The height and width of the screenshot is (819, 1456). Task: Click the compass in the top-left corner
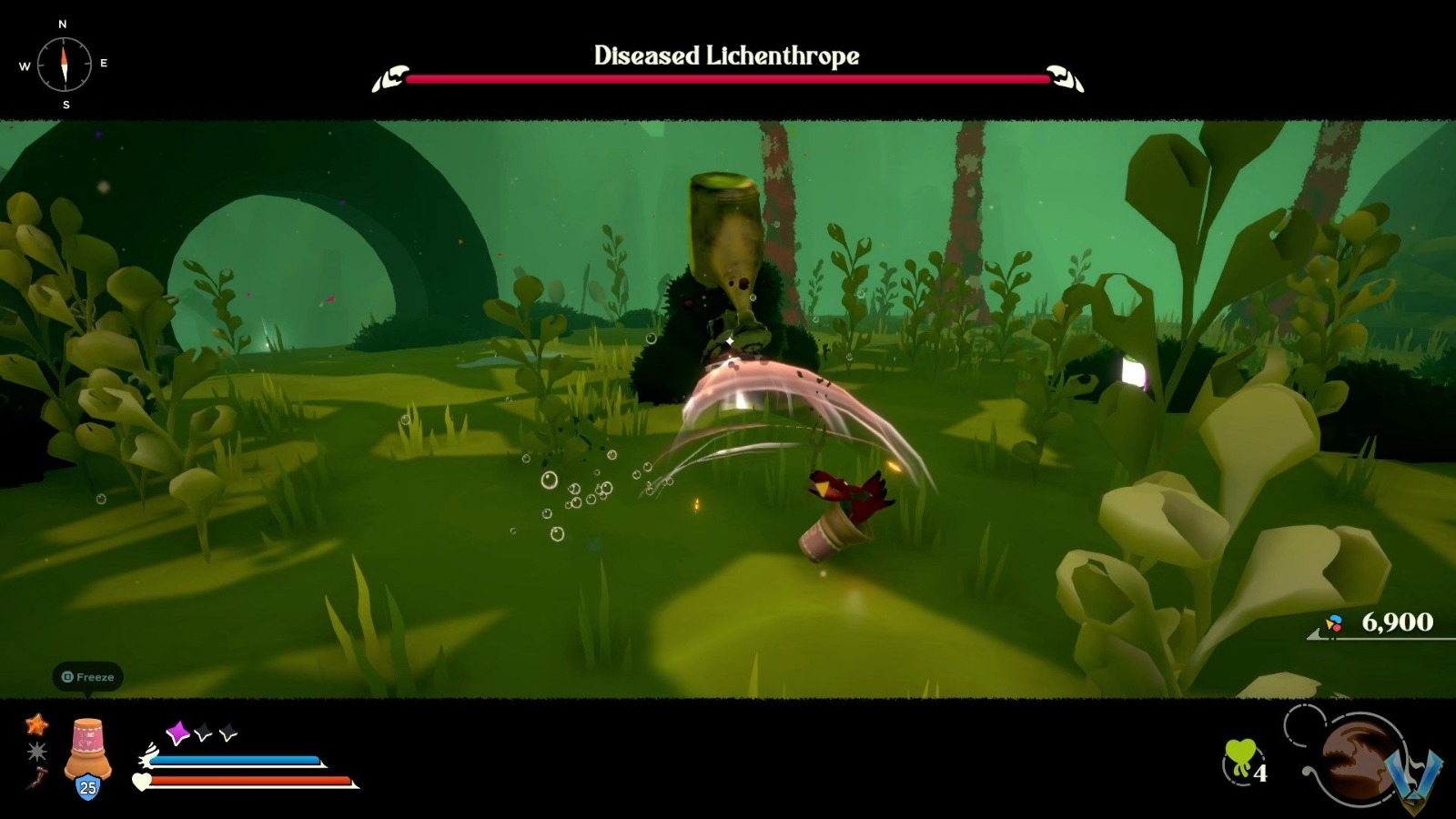[x=64, y=64]
